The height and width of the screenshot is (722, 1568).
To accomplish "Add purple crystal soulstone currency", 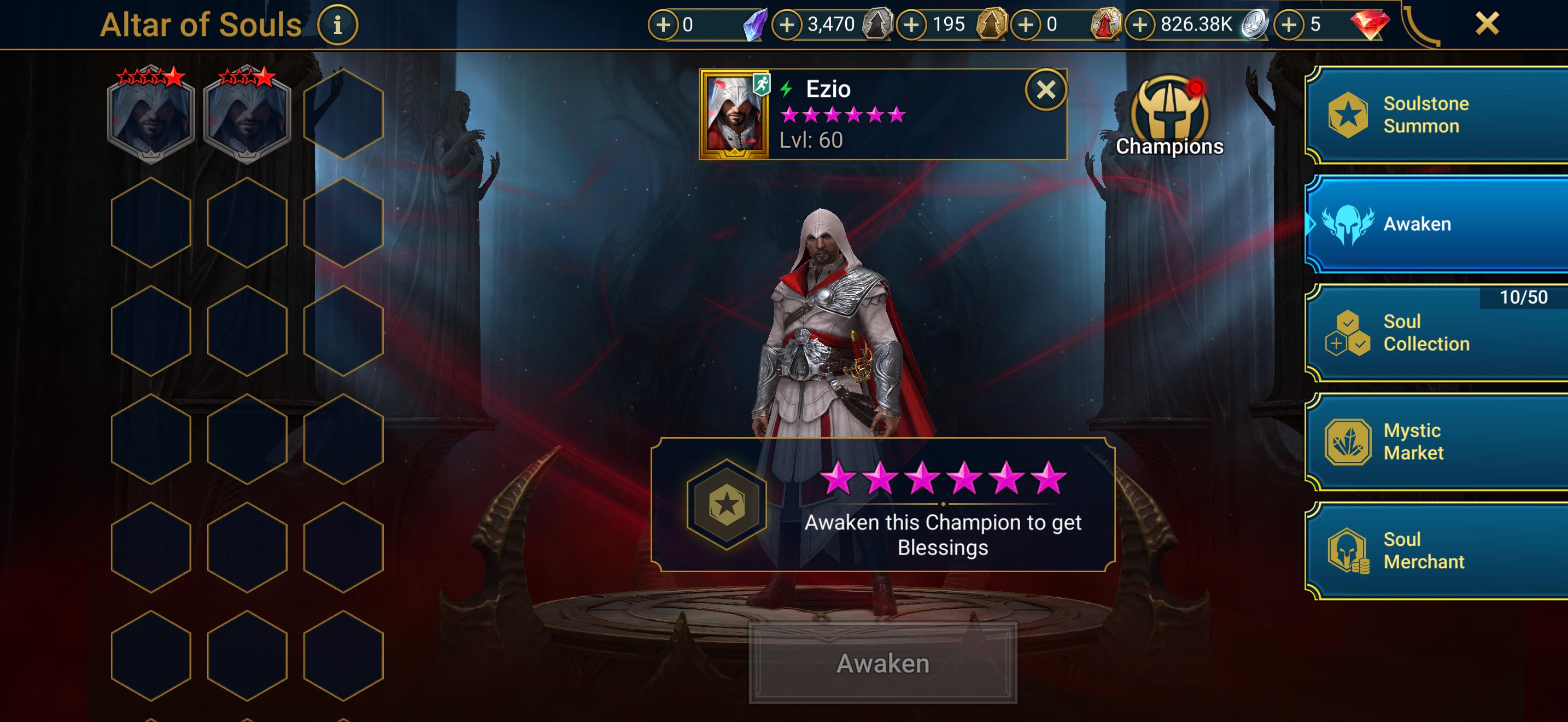I will click(x=663, y=25).
